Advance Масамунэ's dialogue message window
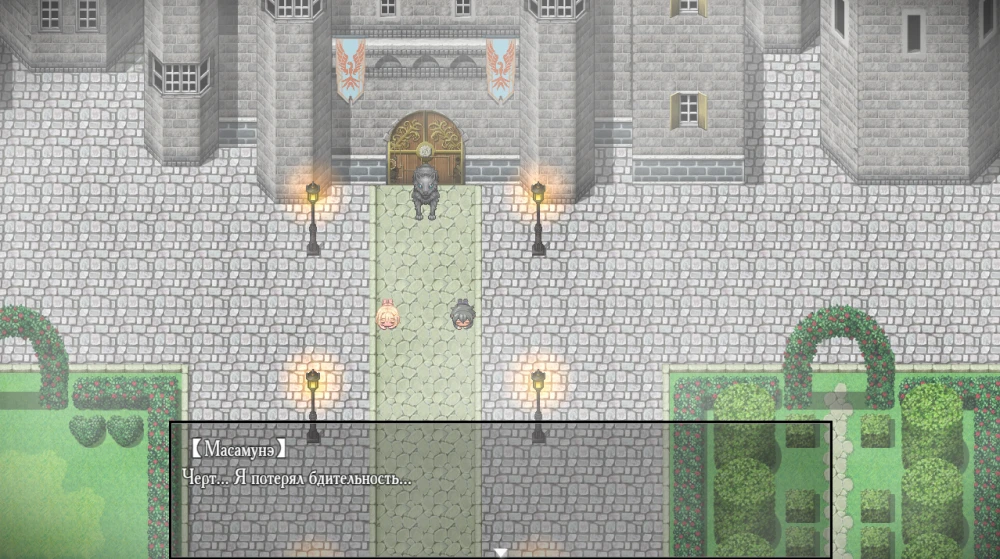The width and height of the screenshot is (1000, 559). tap(500, 489)
